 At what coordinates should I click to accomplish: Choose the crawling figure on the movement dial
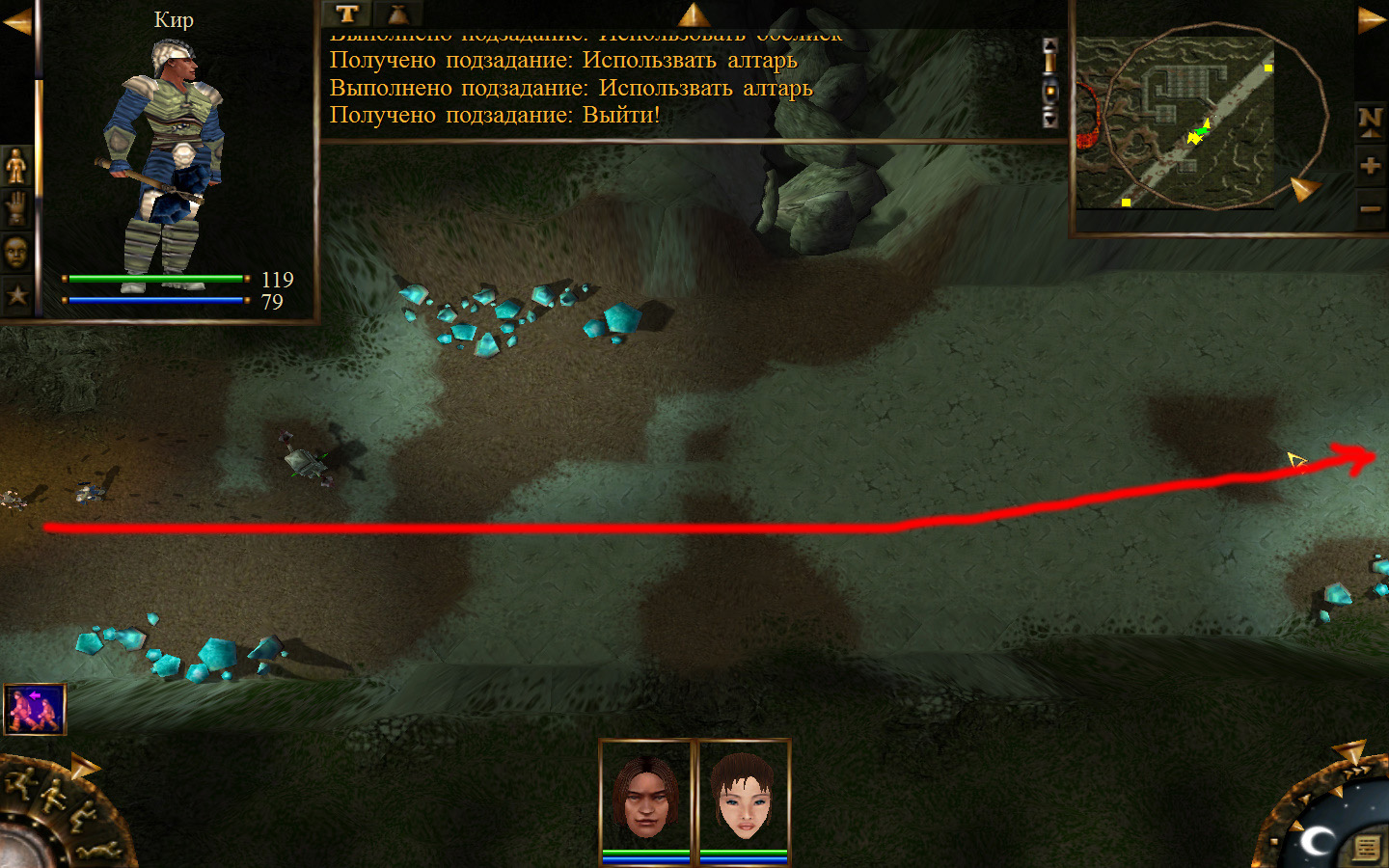(x=96, y=851)
